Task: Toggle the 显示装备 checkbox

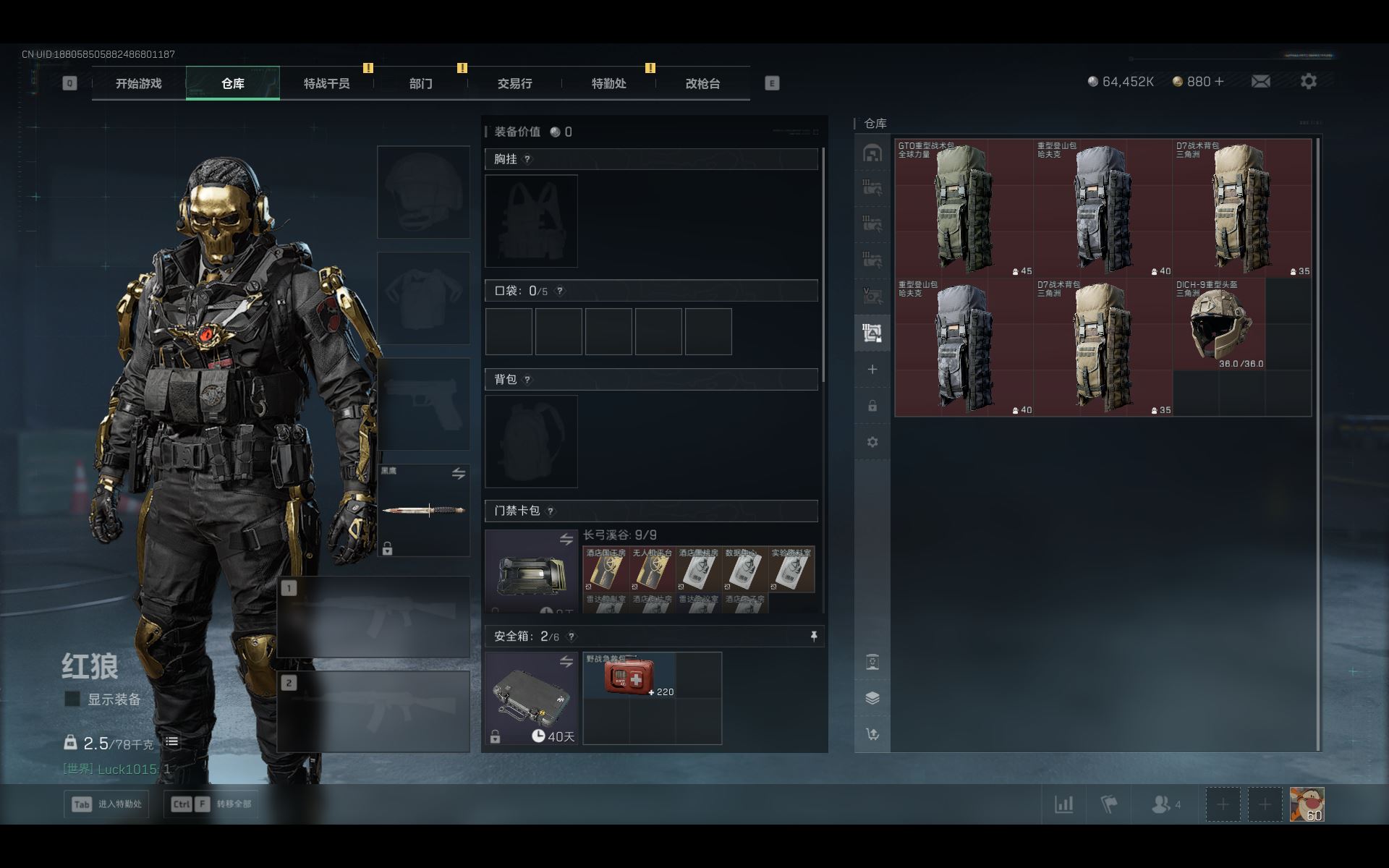Action: (x=72, y=699)
